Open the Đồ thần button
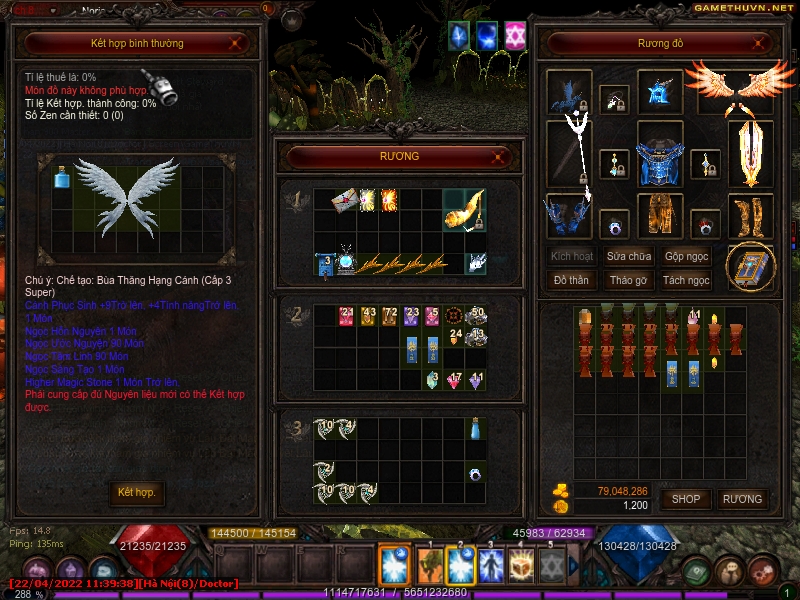Screen dimensions: 800x600 click(571, 281)
